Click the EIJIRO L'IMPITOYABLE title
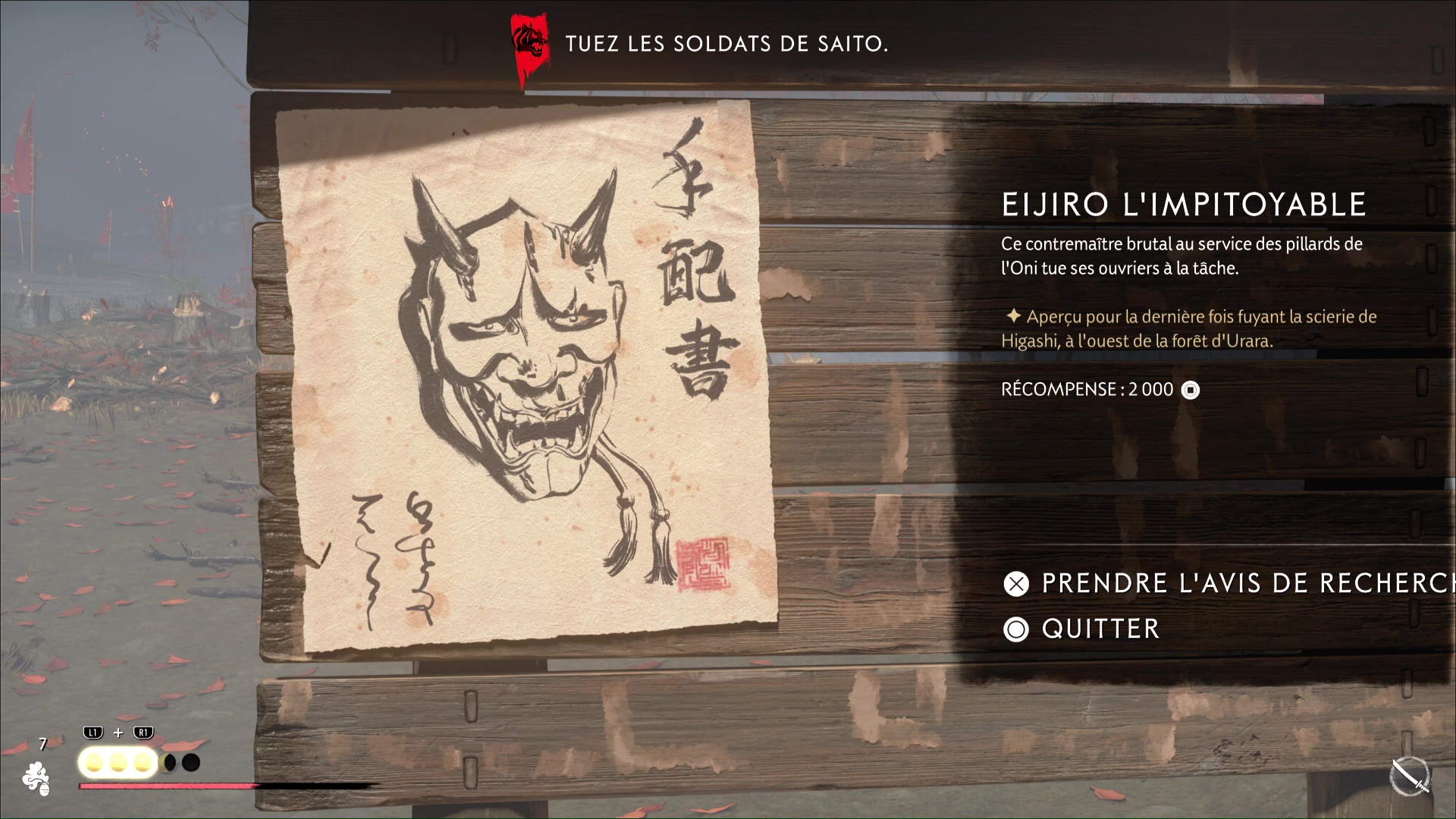Image resolution: width=1456 pixels, height=819 pixels. click(1184, 203)
